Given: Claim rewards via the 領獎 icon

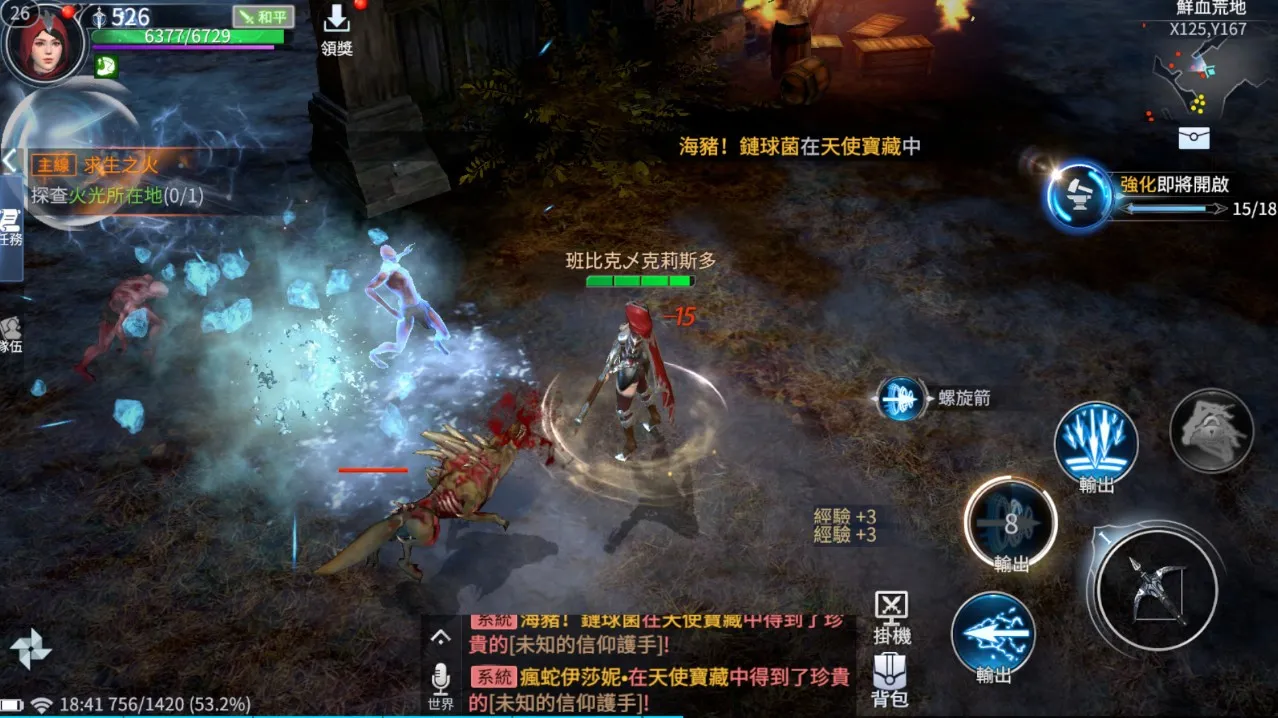Looking at the screenshot, I should click(336, 30).
